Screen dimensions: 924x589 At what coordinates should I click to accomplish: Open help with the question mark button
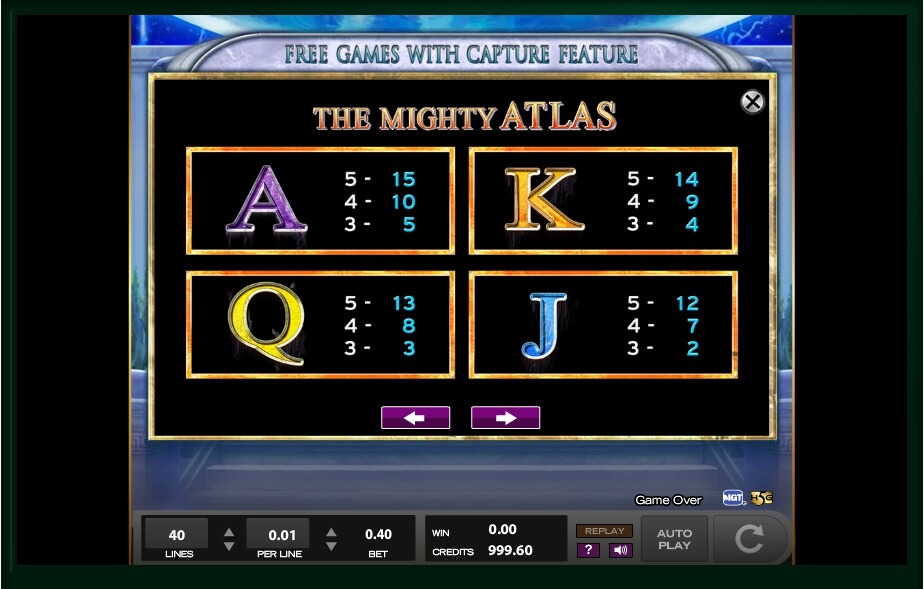pos(588,550)
